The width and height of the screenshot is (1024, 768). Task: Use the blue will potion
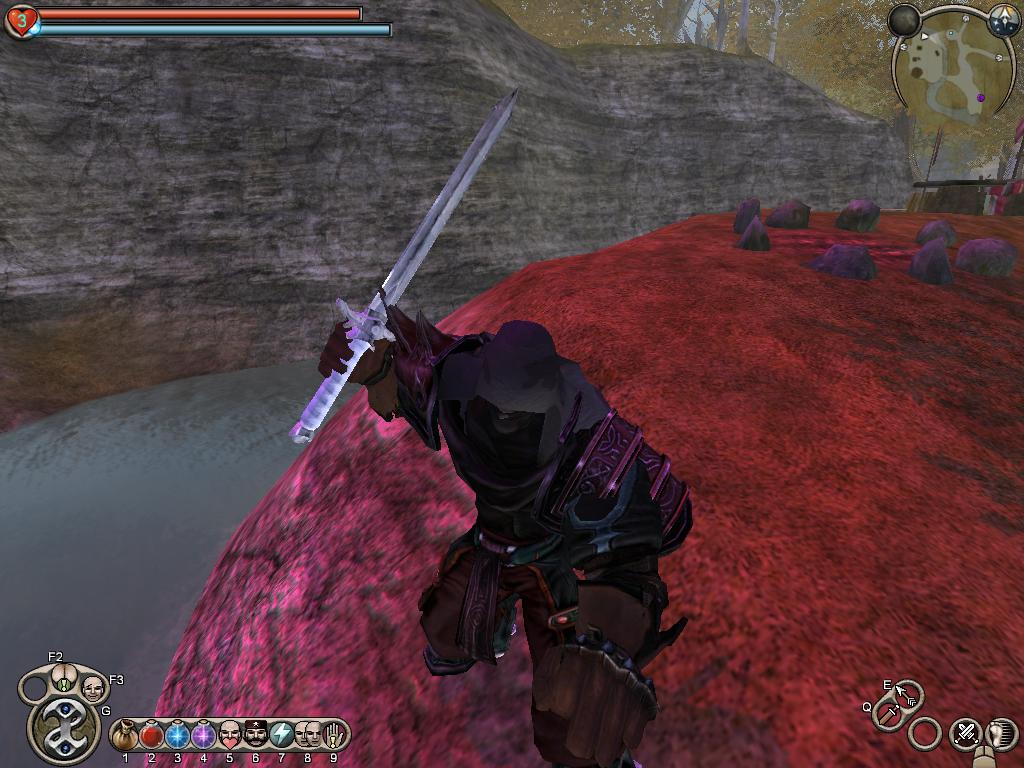(178, 736)
